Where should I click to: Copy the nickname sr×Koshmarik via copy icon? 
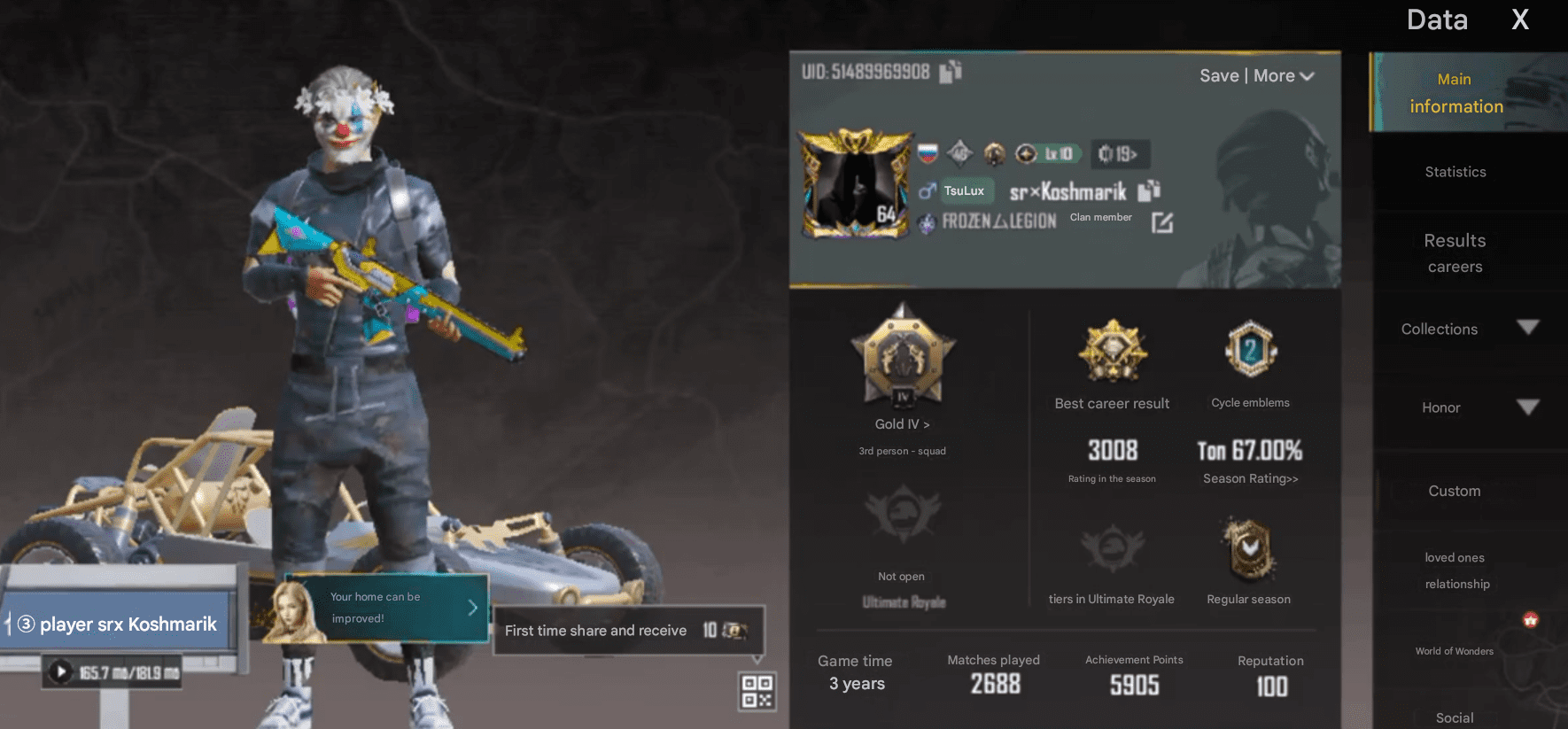pos(1149,191)
